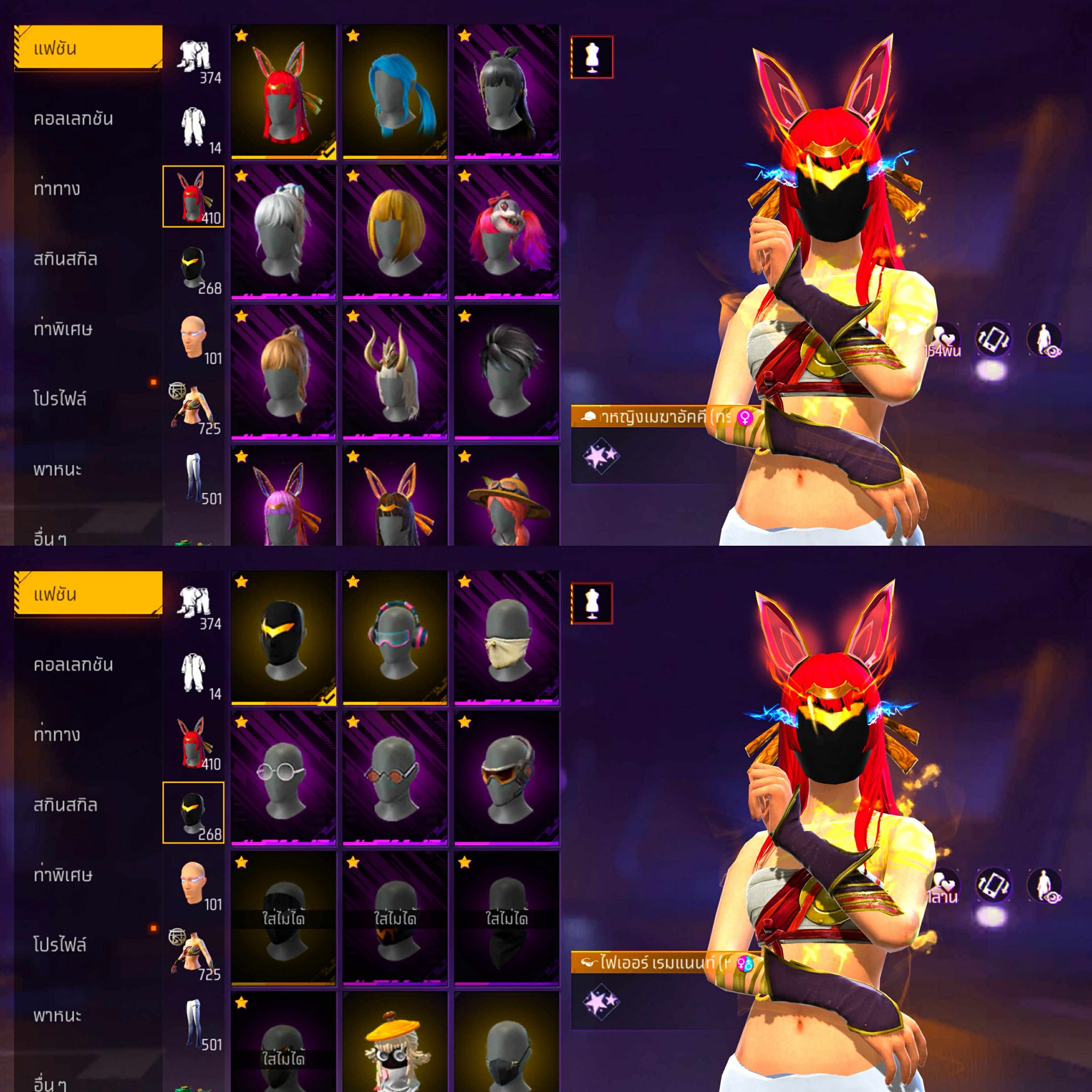Choose the black hair with bow
This screenshot has height=1092, width=1092.
click(x=507, y=93)
